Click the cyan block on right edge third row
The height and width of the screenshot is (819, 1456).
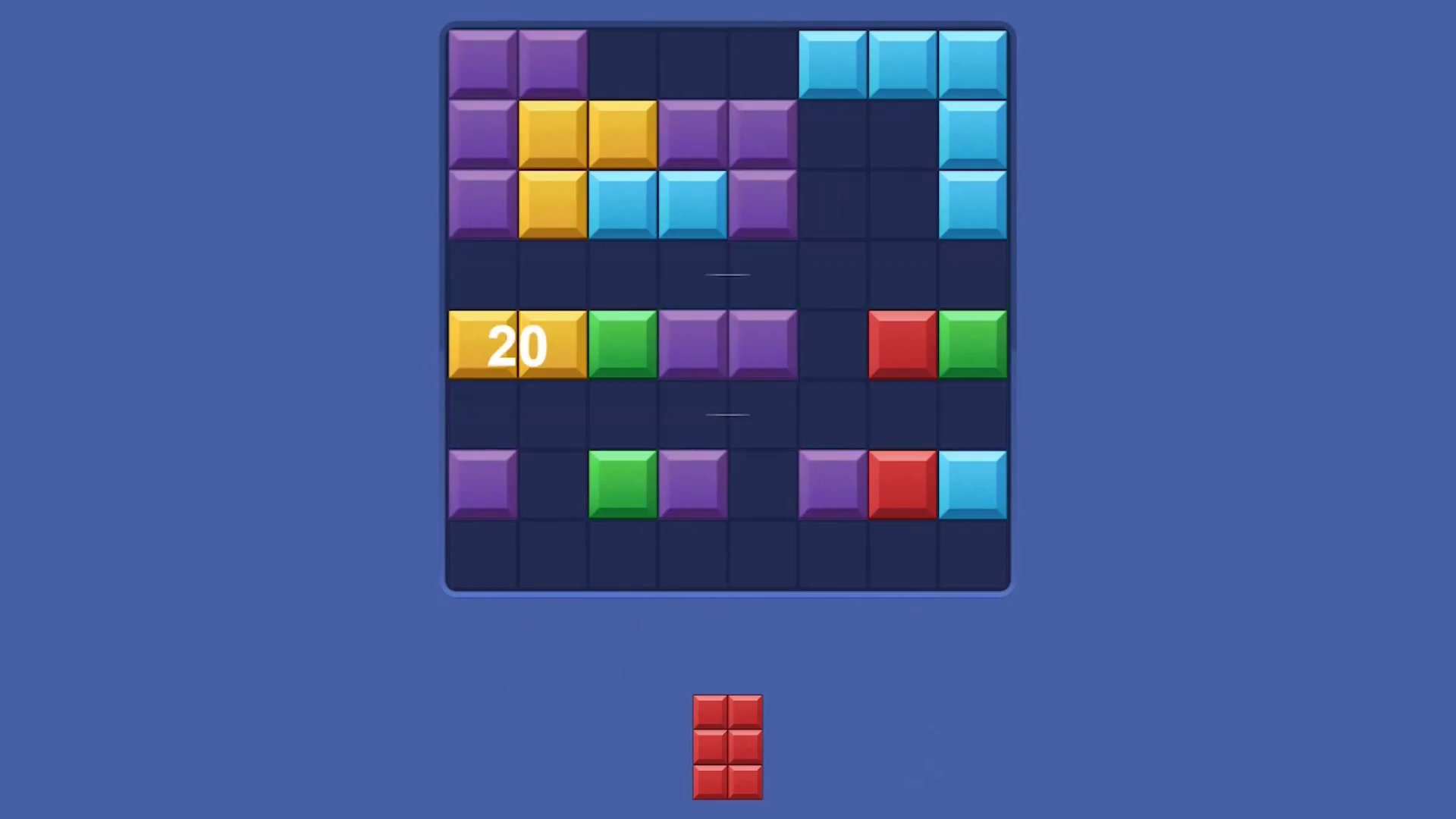point(972,203)
